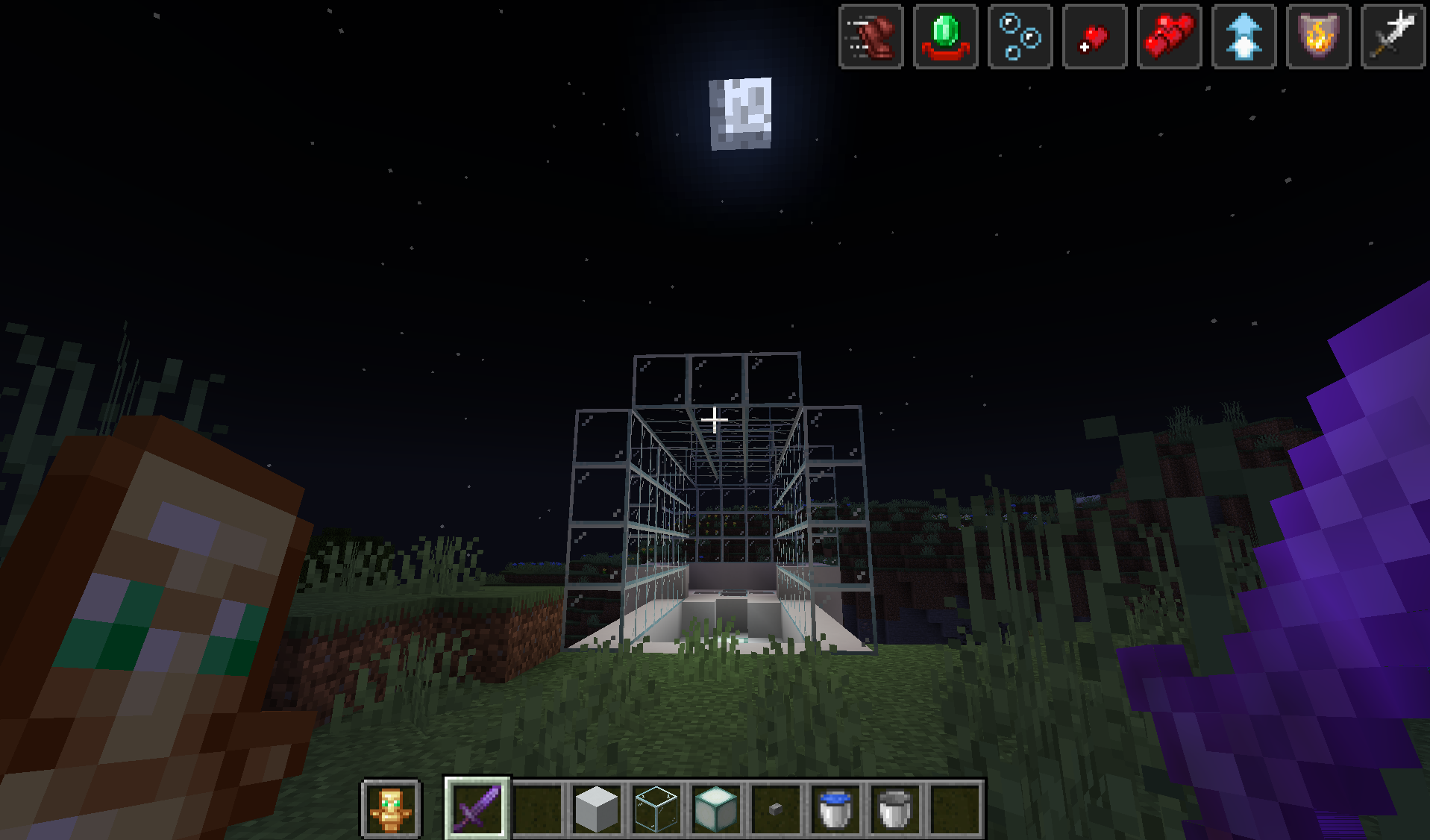Inspect the blue bubbles effect icon
The image size is (1430, 840).
[1020, 37]
